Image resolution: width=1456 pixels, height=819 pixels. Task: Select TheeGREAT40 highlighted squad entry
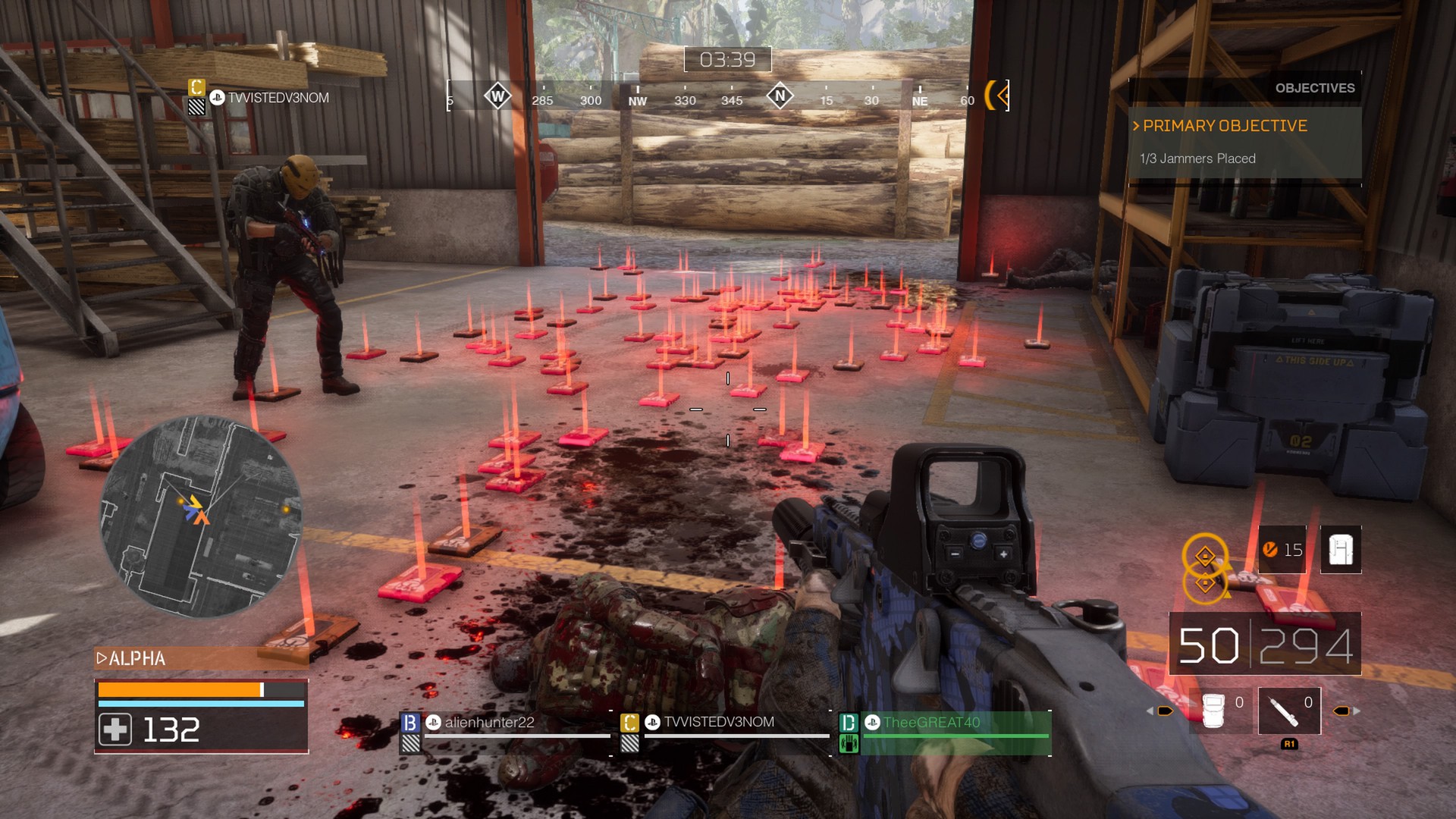pyautogui.click(x=931, y=723)
